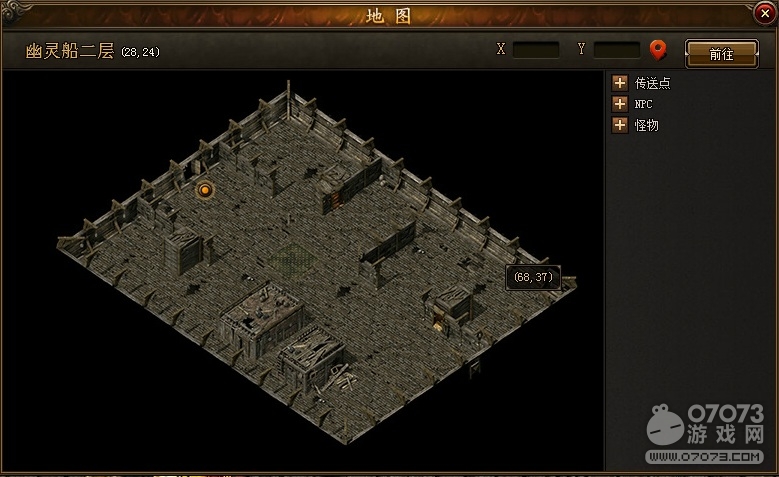Expand the NPC list
The height and width of the screenshot is (477, 779).
620,104
